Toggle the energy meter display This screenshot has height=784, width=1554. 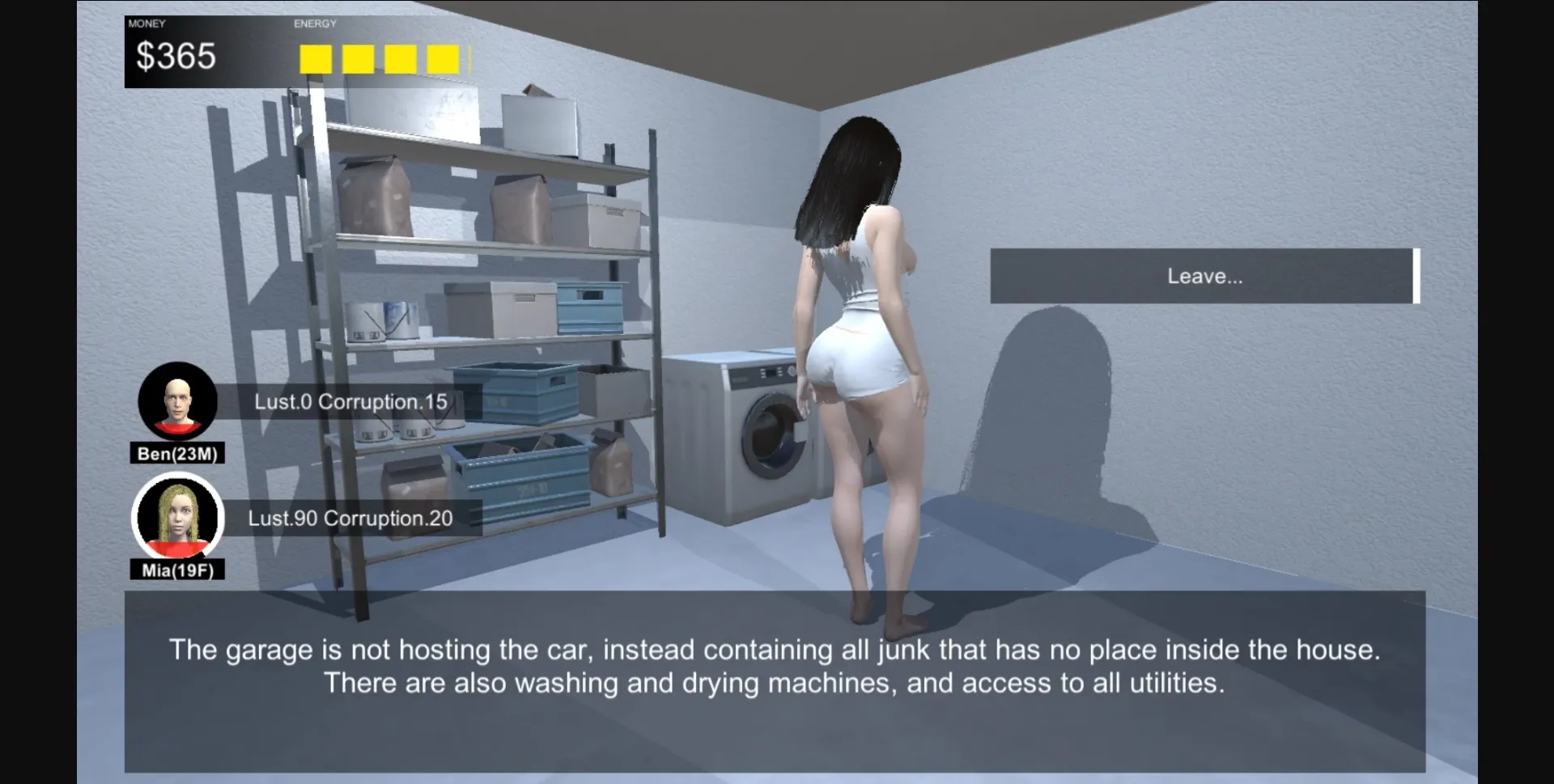tap(380, 58)
